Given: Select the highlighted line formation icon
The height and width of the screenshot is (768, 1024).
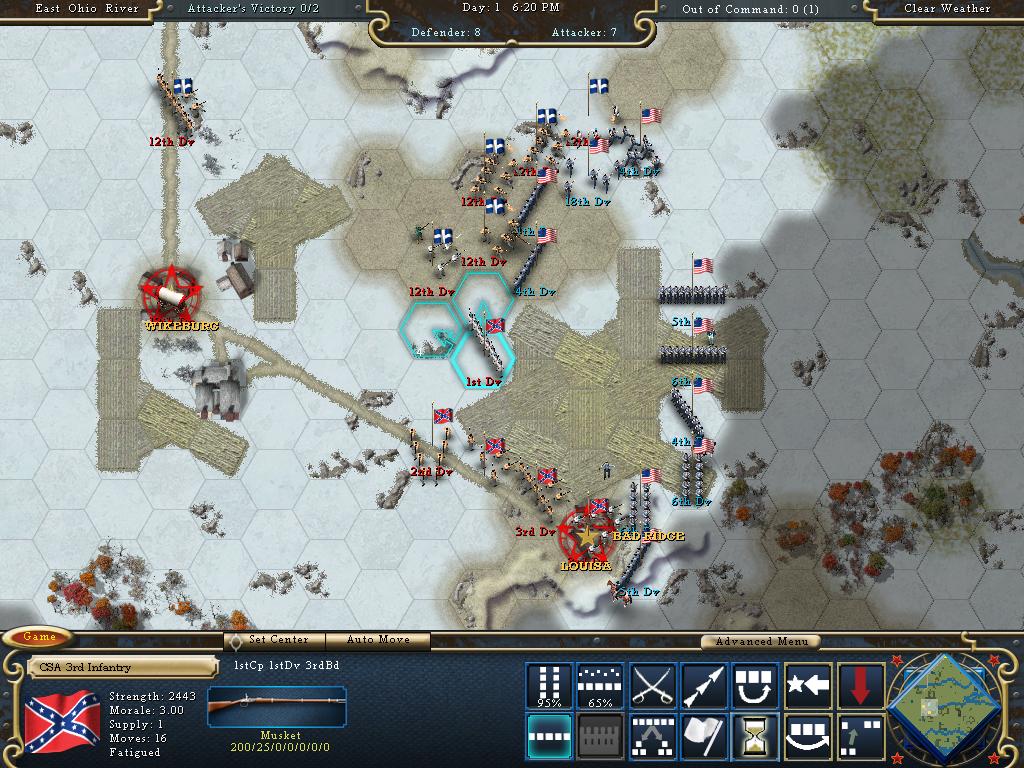Looking at the screenshot, I should [x=549, y=736].
